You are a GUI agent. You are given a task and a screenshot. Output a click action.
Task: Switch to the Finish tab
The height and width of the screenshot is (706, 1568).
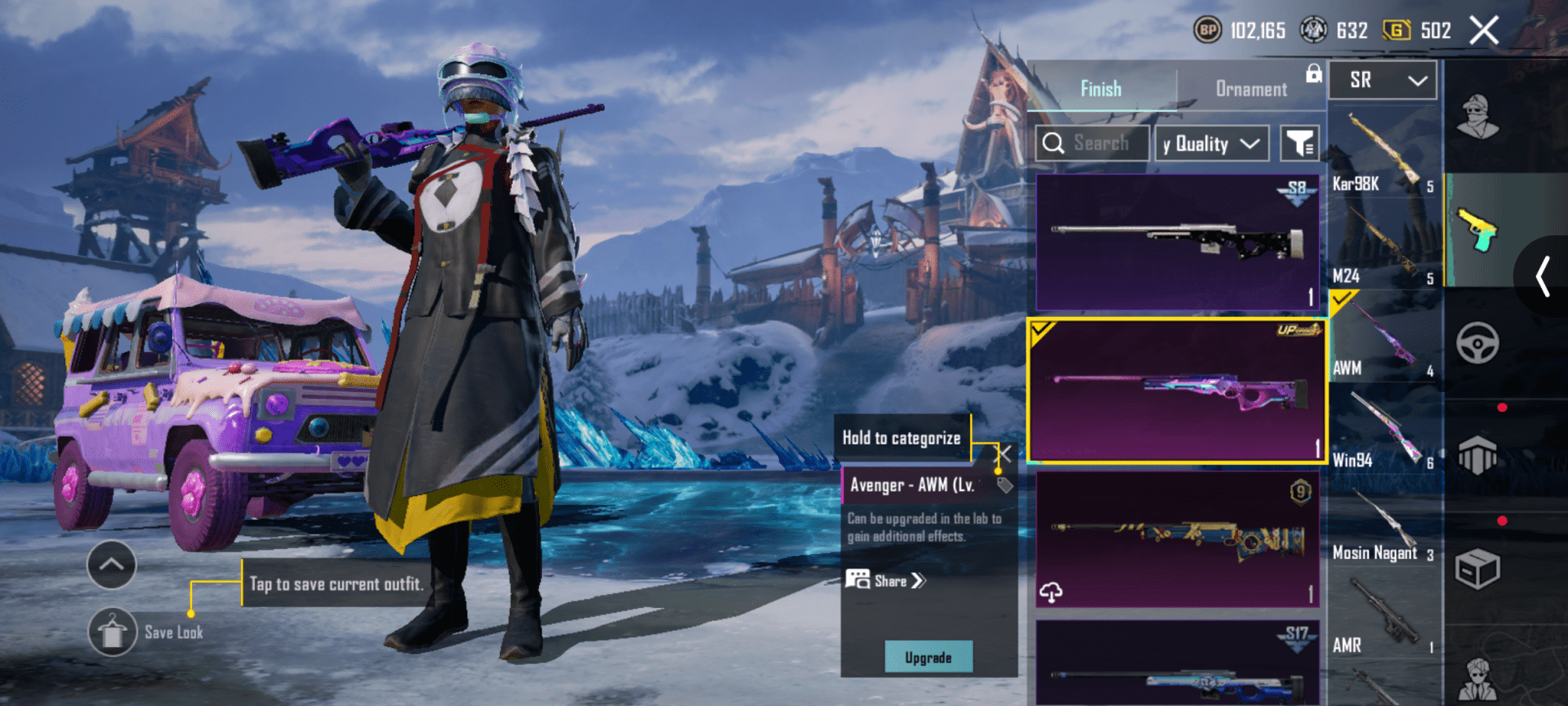coord(1100,88)
